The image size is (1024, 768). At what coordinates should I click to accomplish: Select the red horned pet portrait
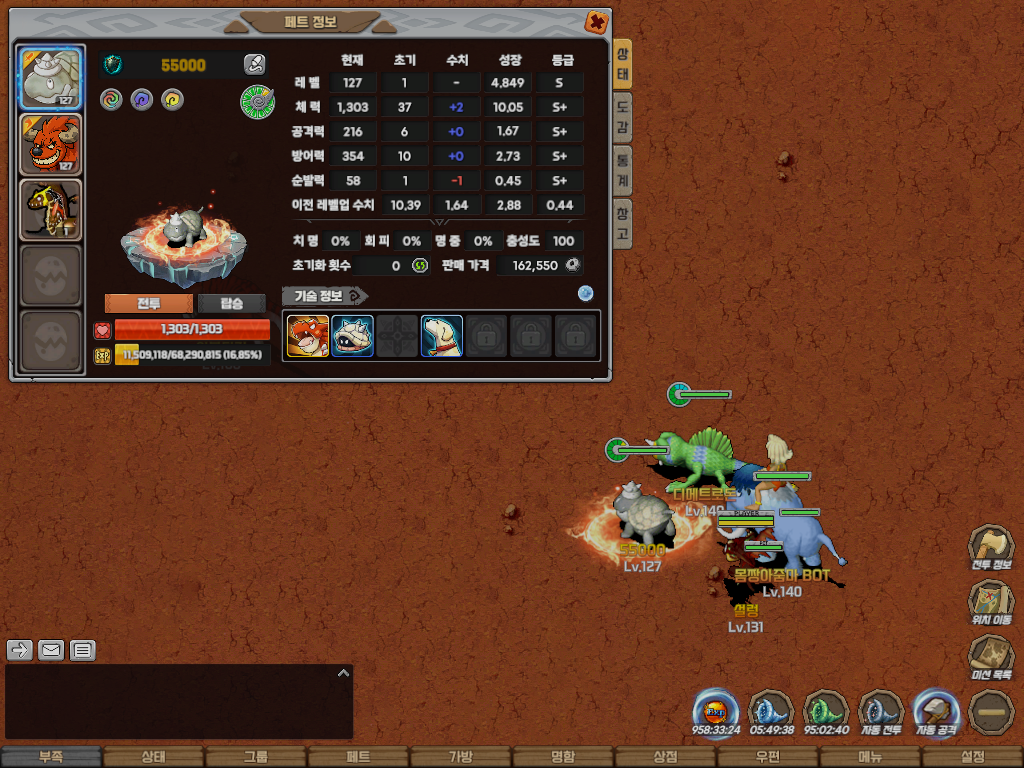click(50, 144)
